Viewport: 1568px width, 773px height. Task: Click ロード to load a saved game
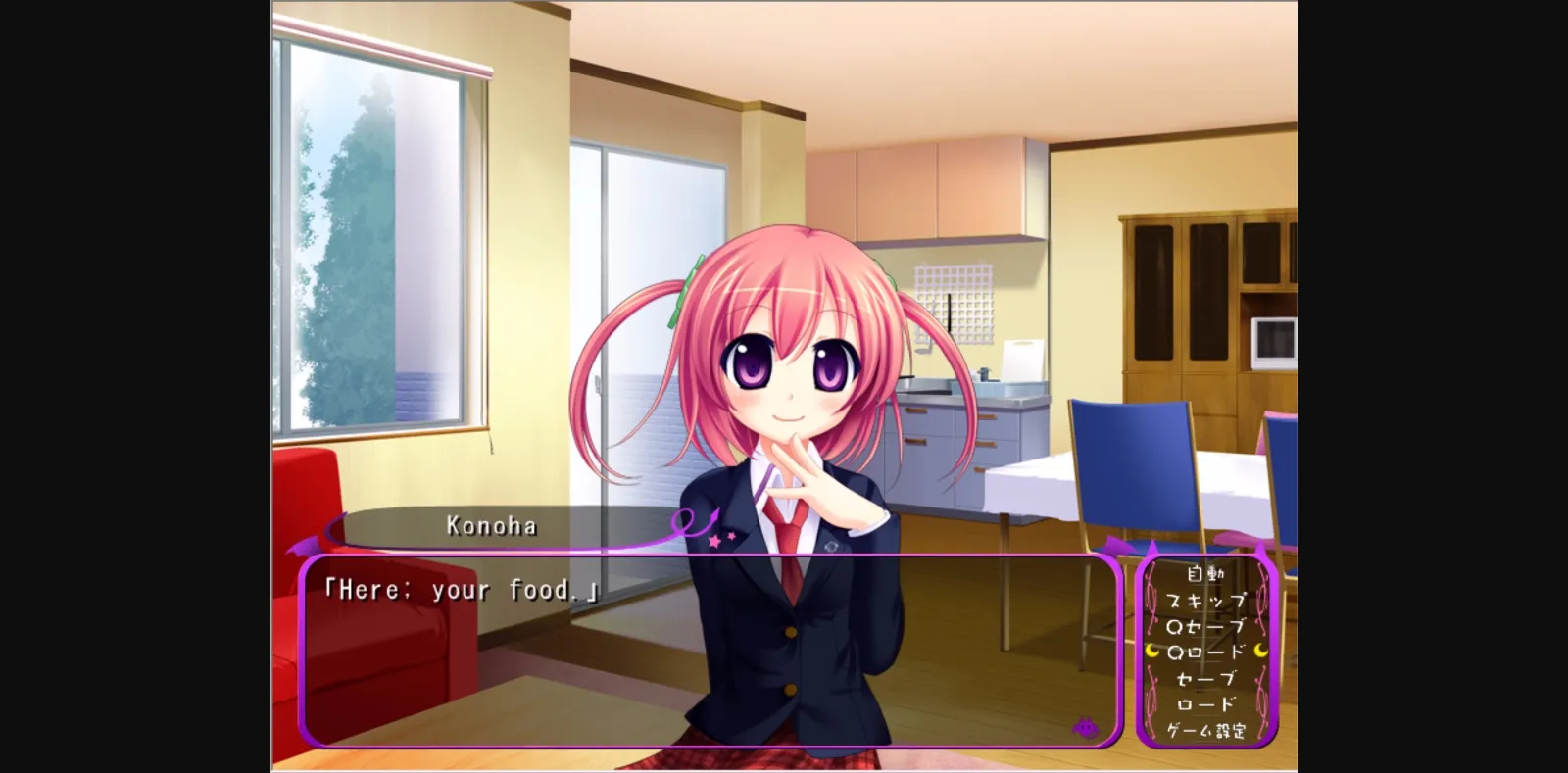1207,703
